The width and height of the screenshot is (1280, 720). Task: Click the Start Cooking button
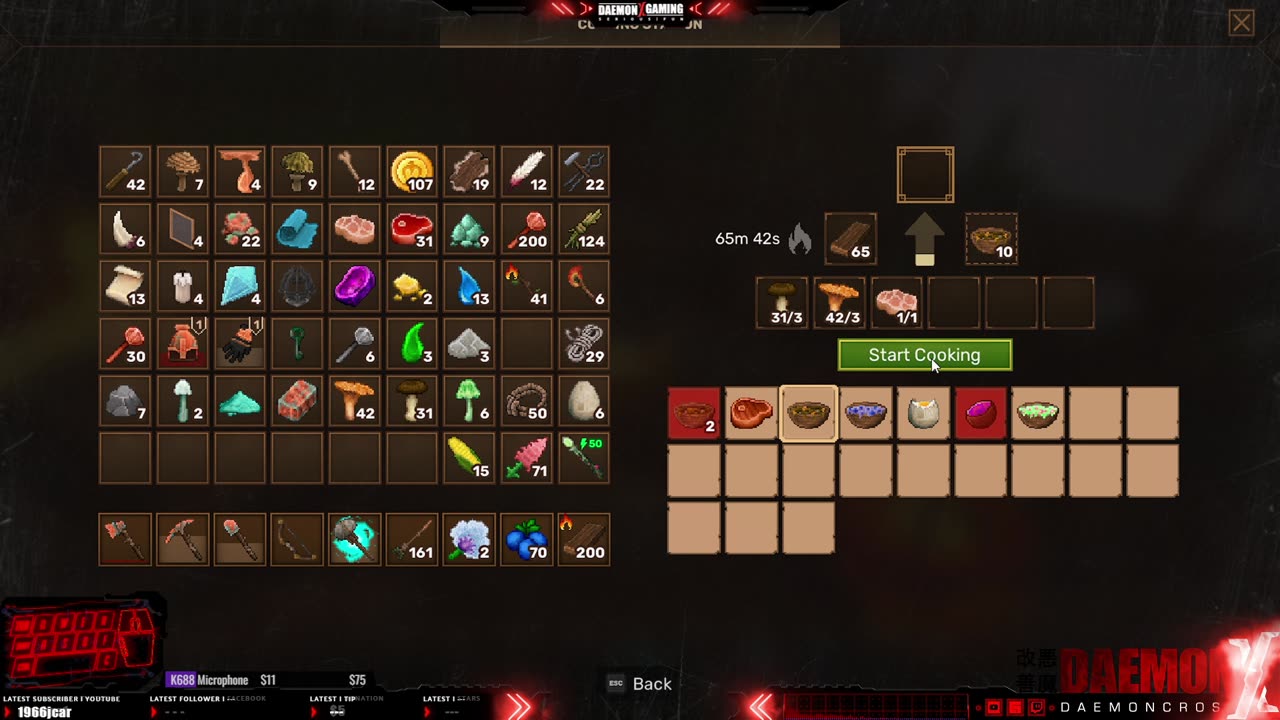pos(924,355)
